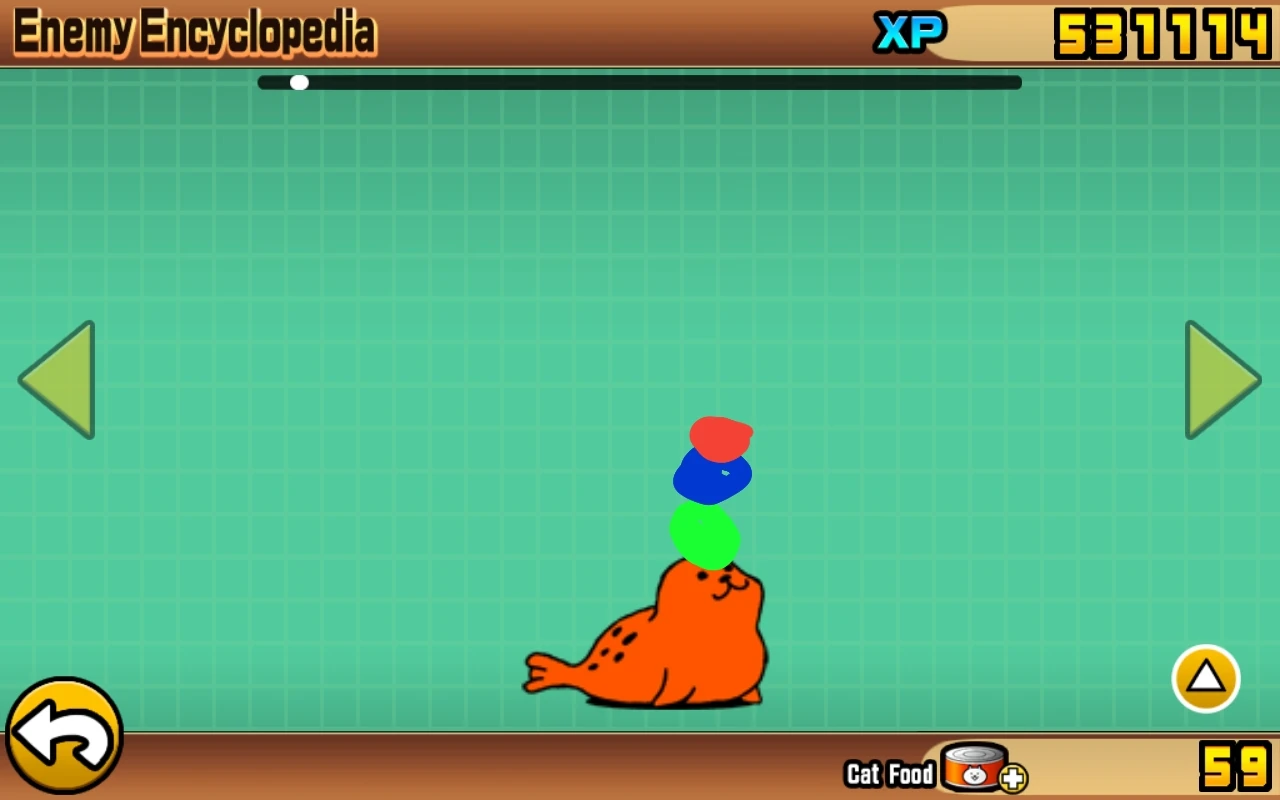Click the white slider handle at top left
Screen dimensions: 1280x800
[300, 82]
